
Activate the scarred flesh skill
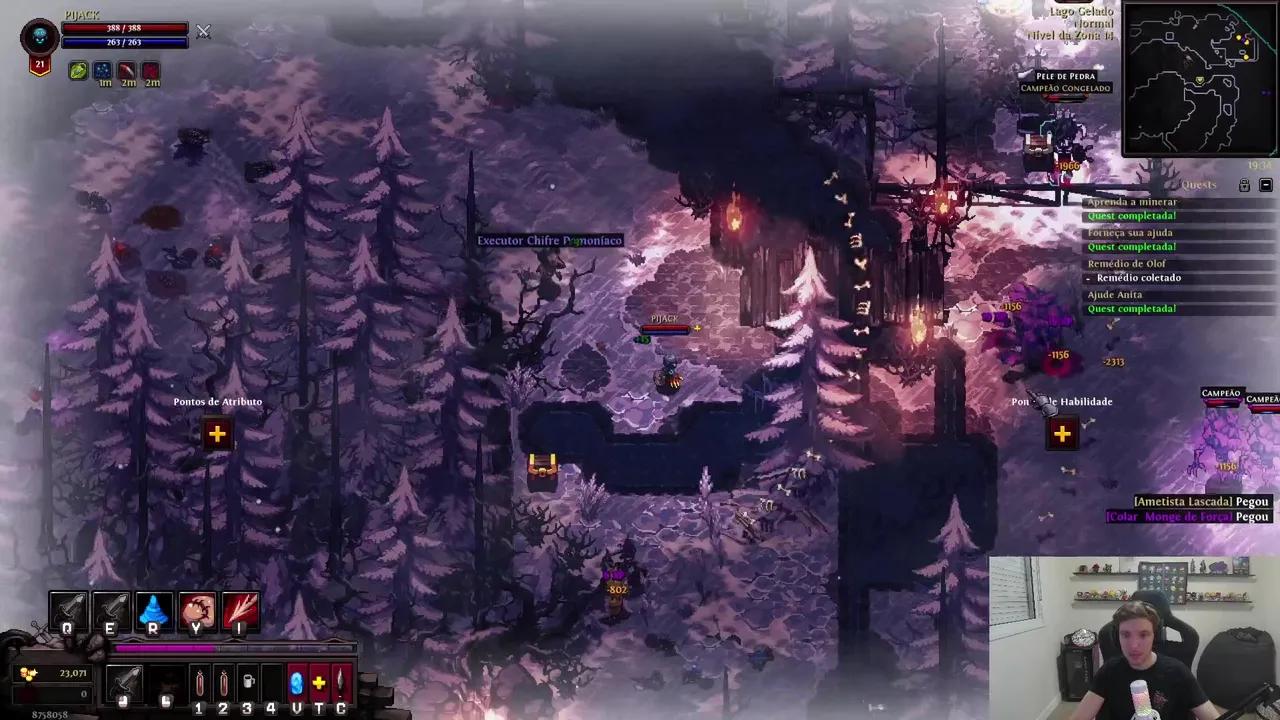pos(197,611)
